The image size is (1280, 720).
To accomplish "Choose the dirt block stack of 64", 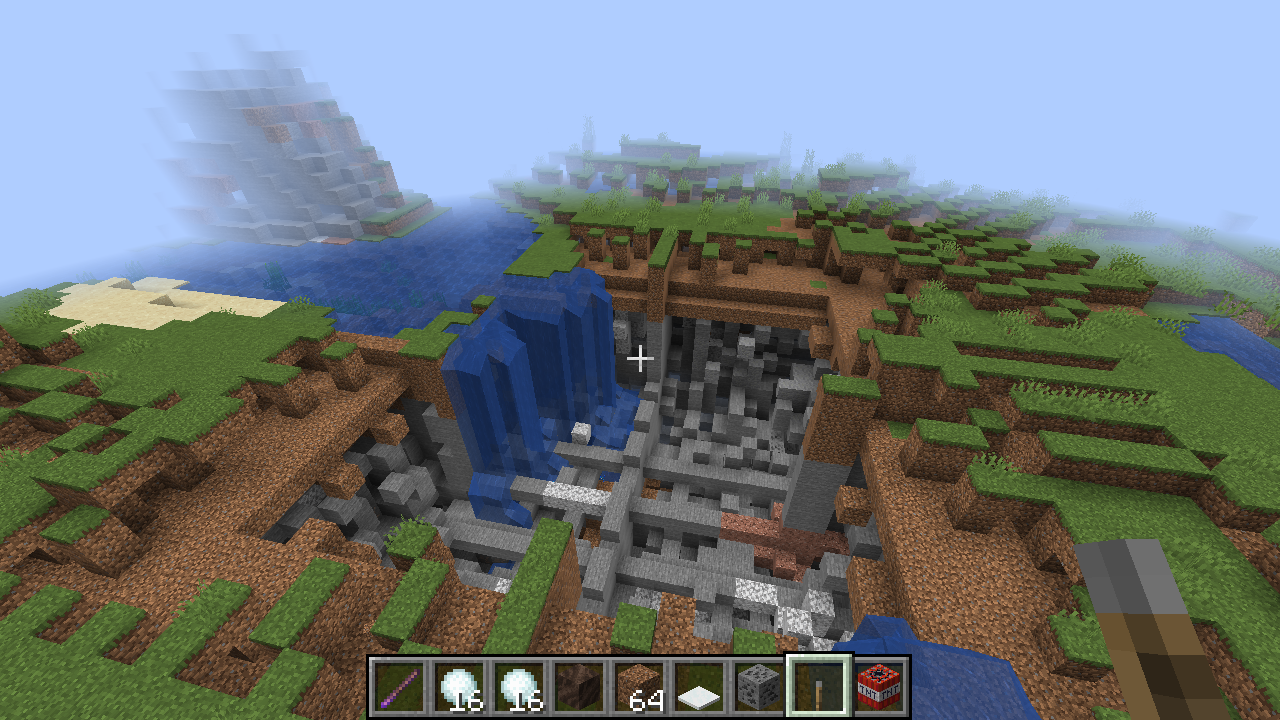I will pyautogui.click(x=640, y=687).
